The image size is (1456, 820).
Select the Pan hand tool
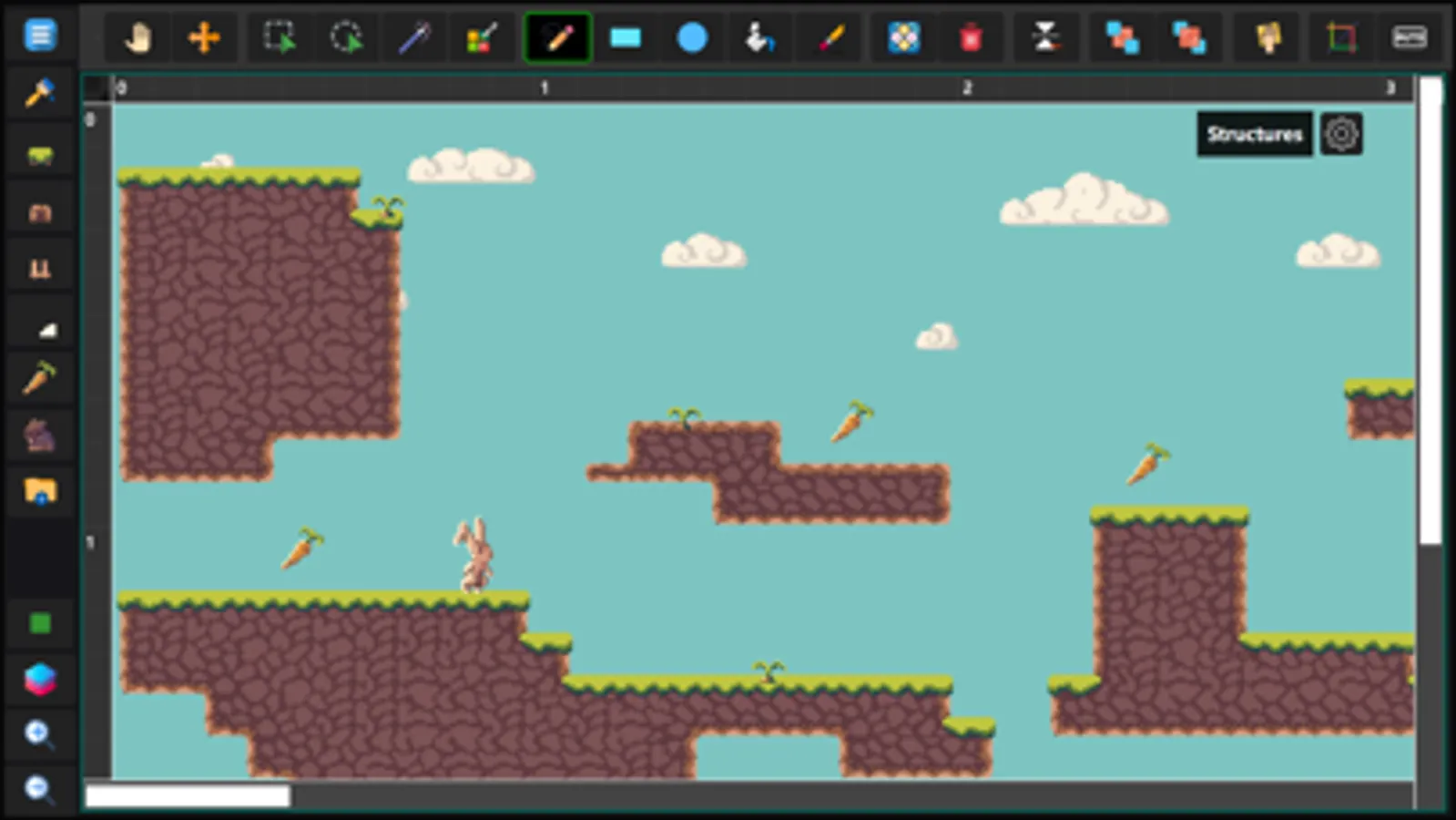[137, 37]
